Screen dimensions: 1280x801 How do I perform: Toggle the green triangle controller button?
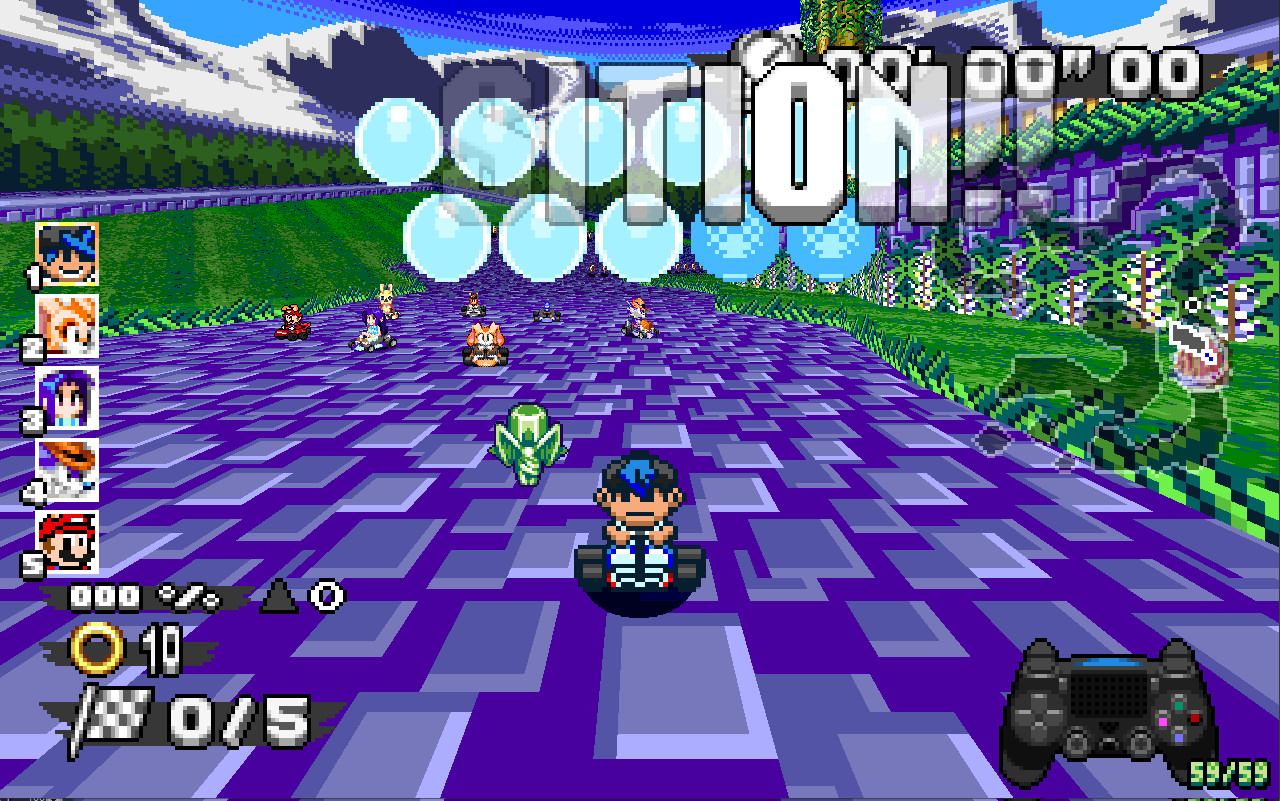tap(1179, 705)
